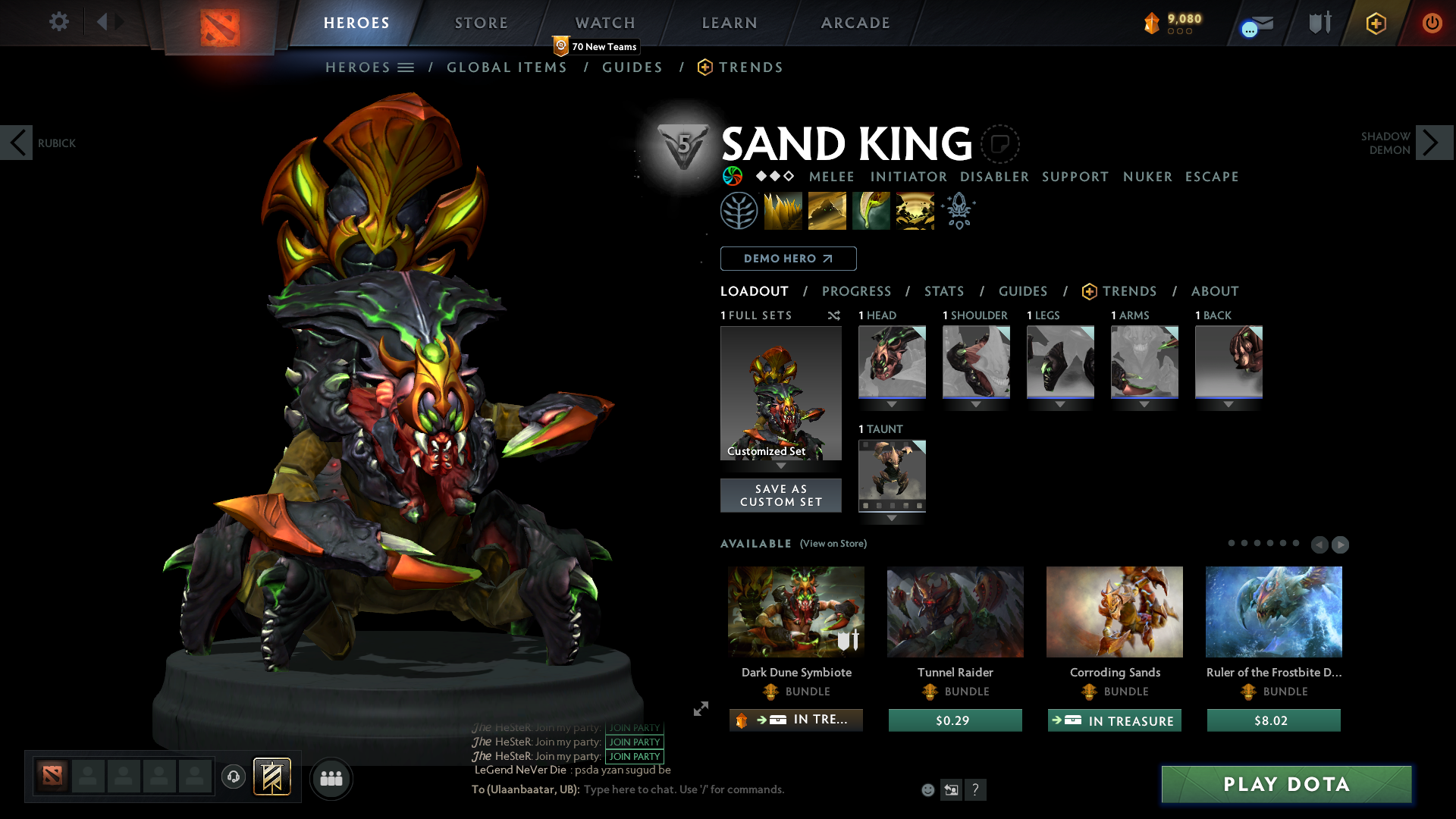This screenshot has width=1456, height=819.
Task: Shuffle the loadout with the randomize icon
Action: [834, 315]
